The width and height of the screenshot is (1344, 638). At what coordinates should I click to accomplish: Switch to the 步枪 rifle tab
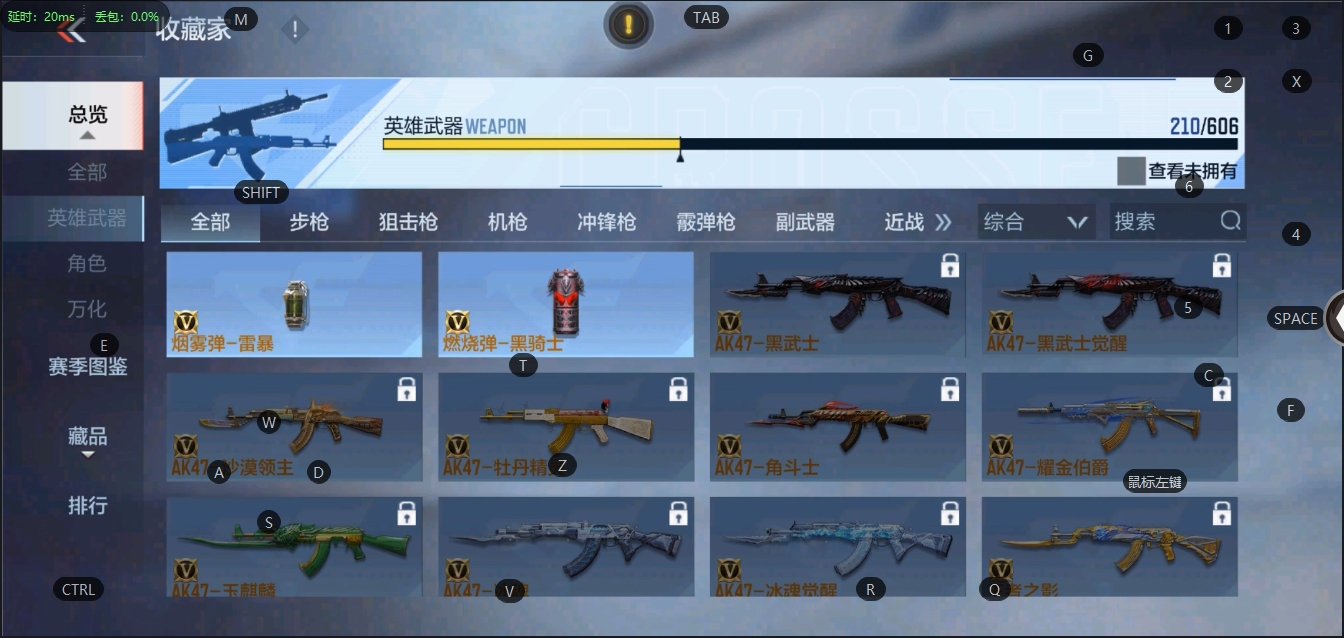pyautogui.click(x=309, y=222)
